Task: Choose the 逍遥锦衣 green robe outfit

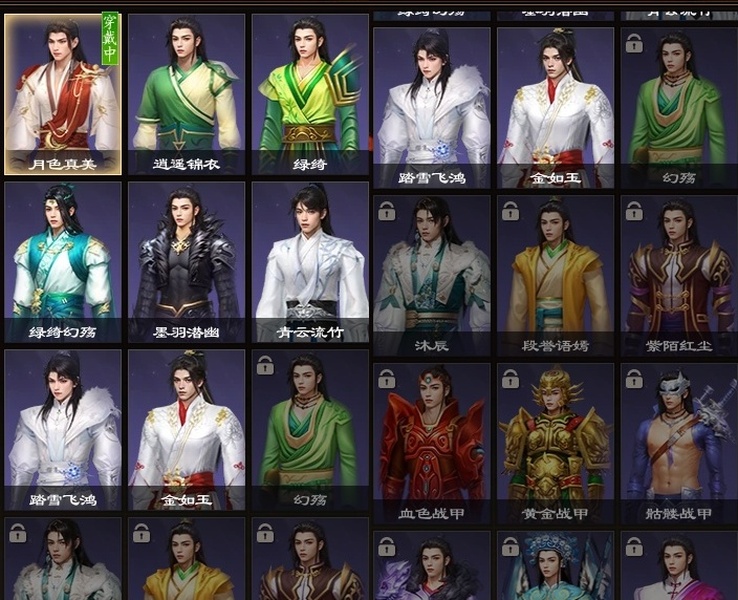Action: coord(187,94)
